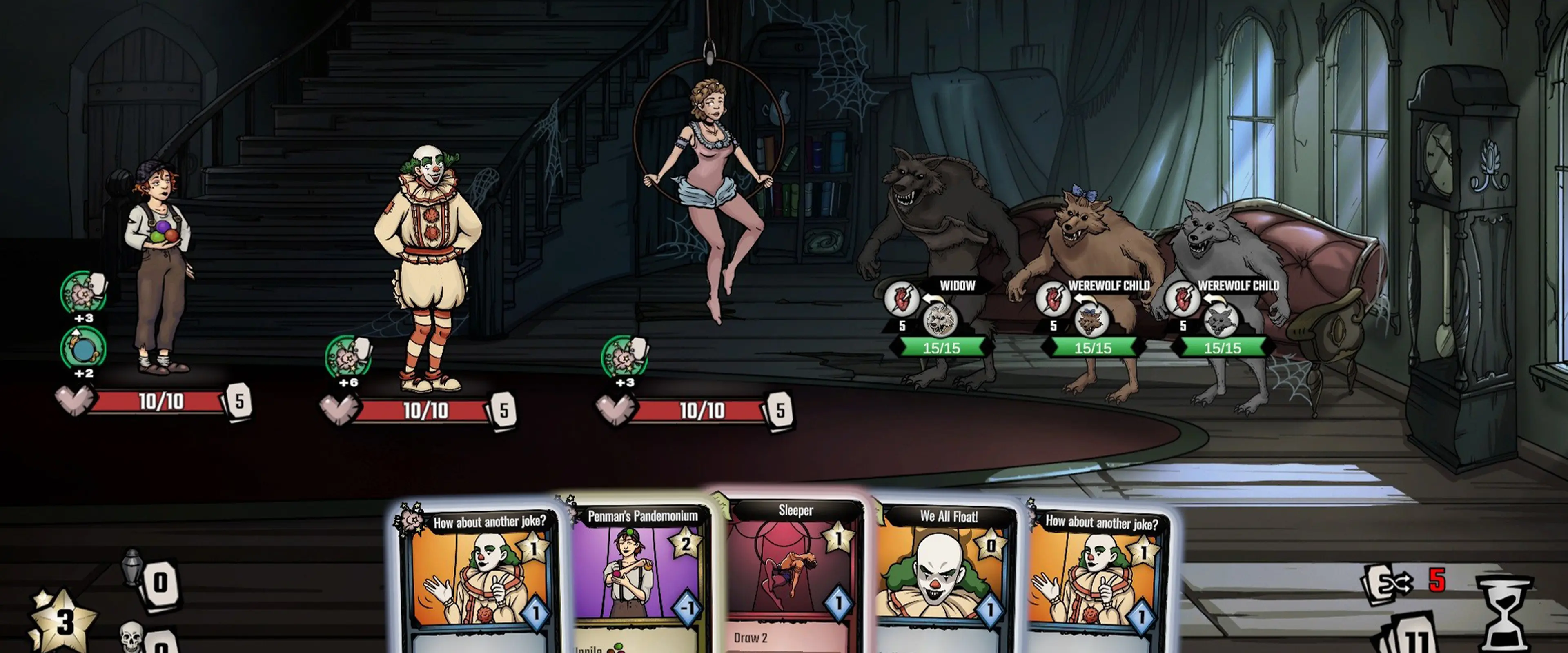The height and width of the screenshot is (653, 1568).
Task: Select the bow-wearing Werewolf Child portrait icon
Action: click(x=1091, y=320)
